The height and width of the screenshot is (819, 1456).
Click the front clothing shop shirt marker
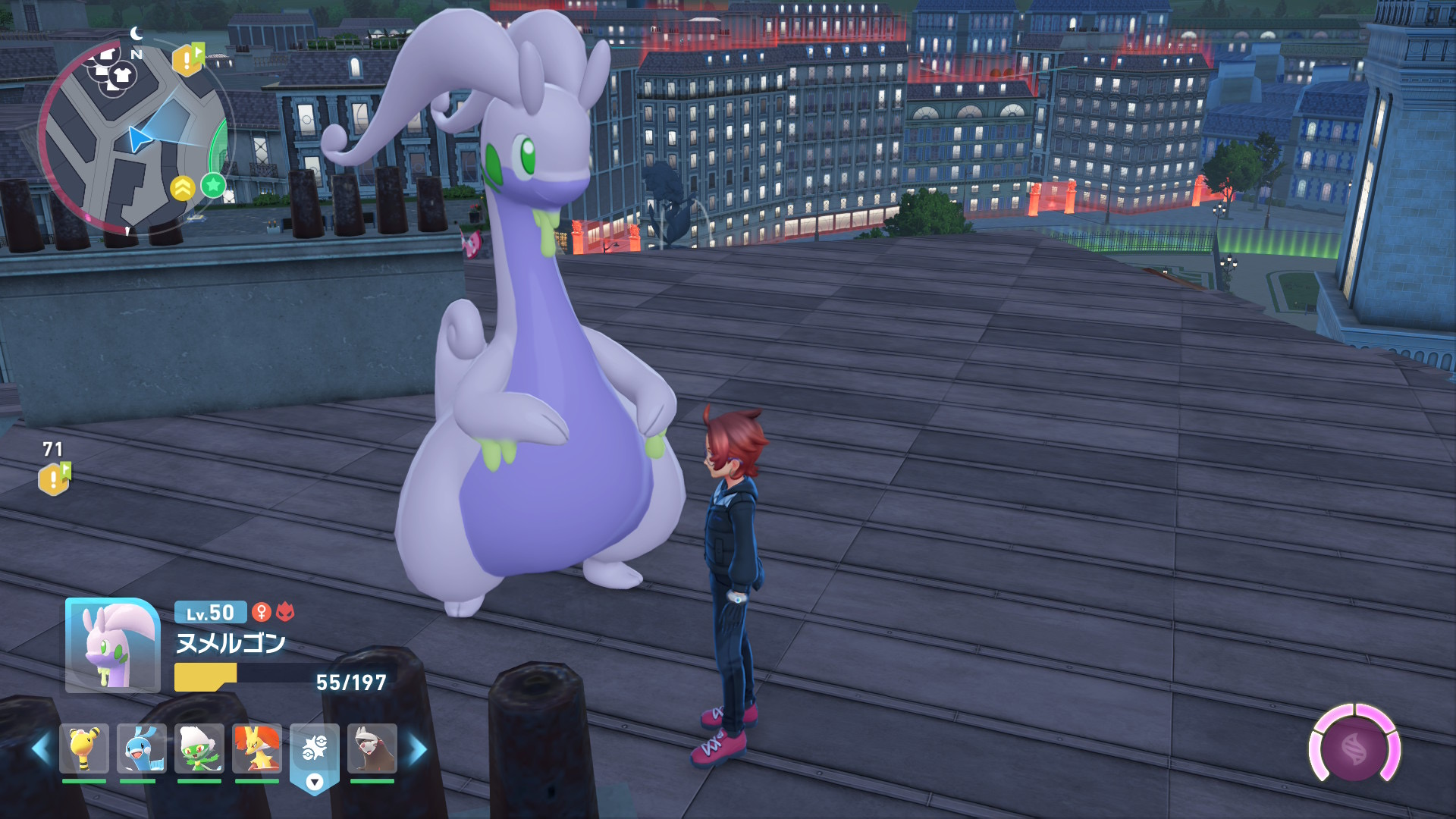[122, 75]
